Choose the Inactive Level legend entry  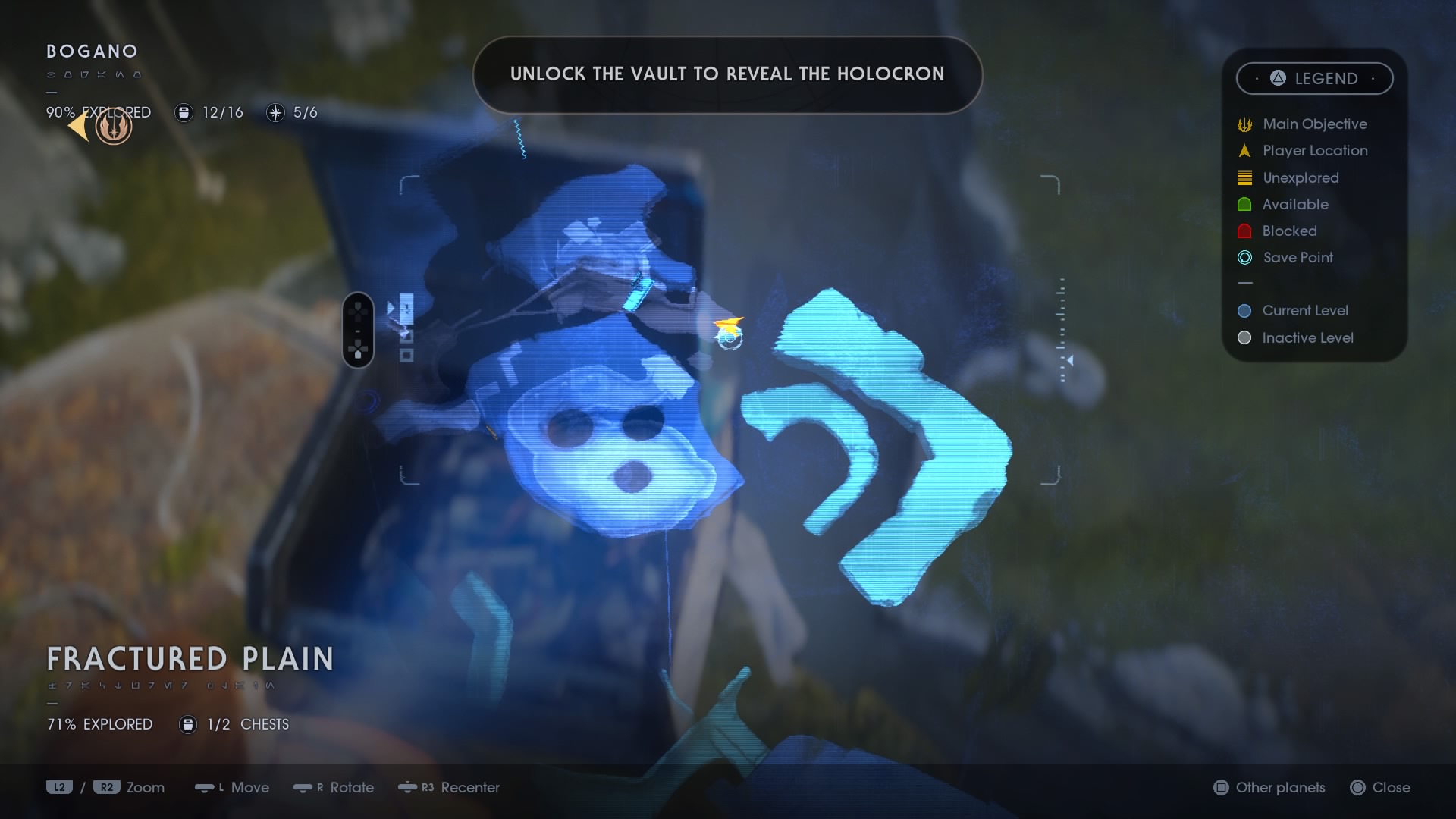click(1307, 337)
